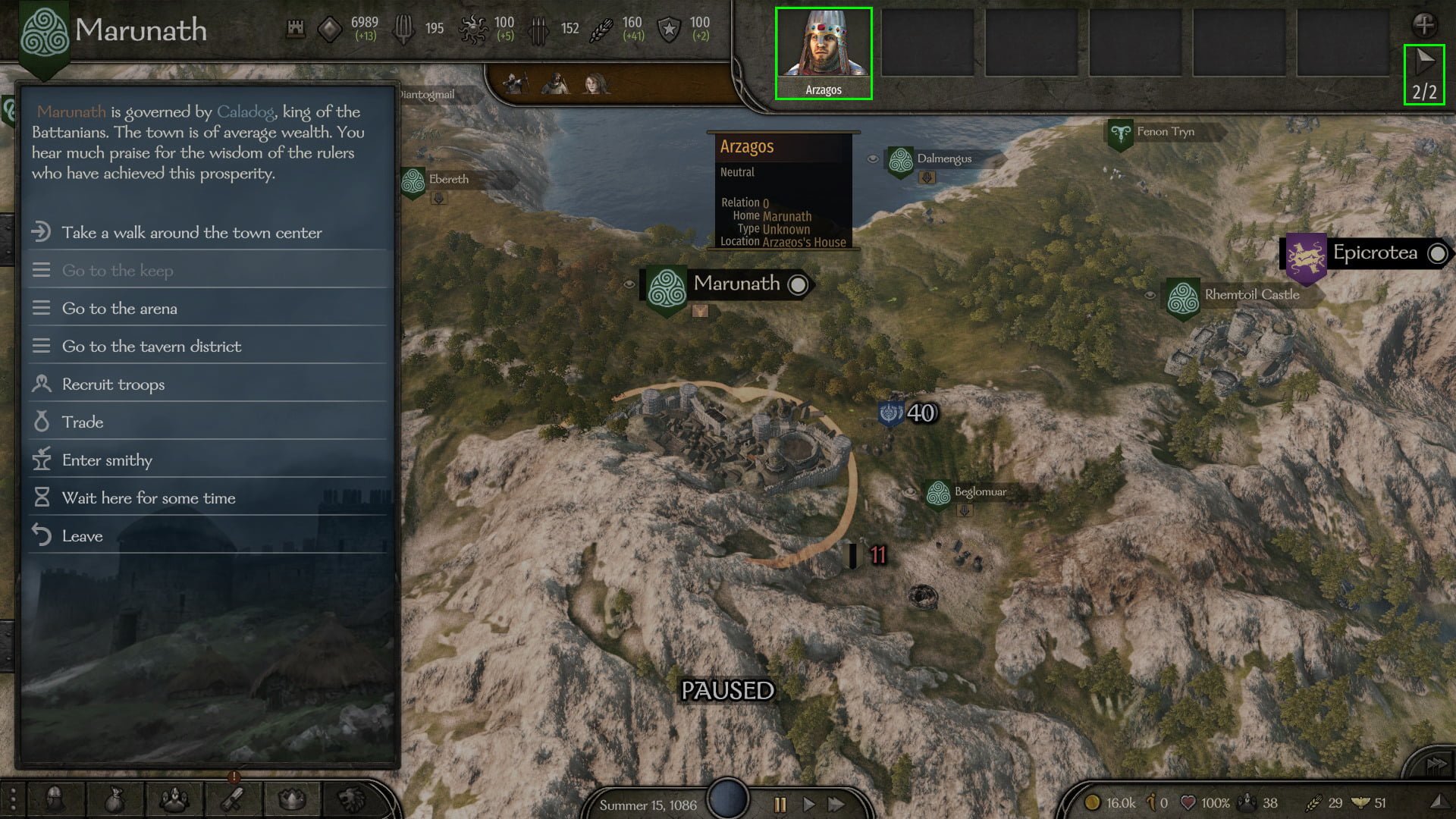Screen dimensions: 1456x819
Task: Open the three-dot menu at bottom left
Action: point(13,800)
